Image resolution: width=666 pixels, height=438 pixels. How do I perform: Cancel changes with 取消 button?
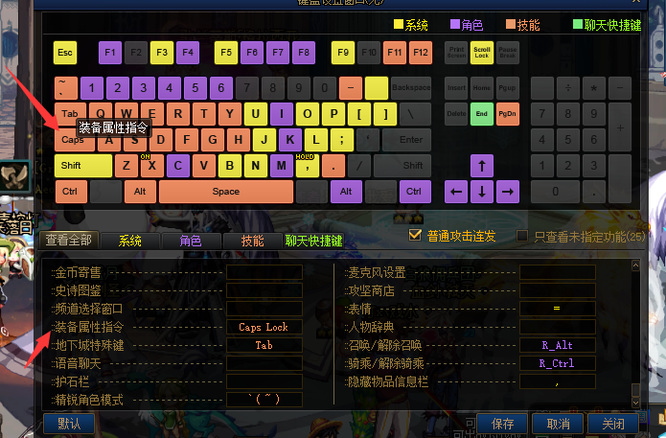click(558, 423)
